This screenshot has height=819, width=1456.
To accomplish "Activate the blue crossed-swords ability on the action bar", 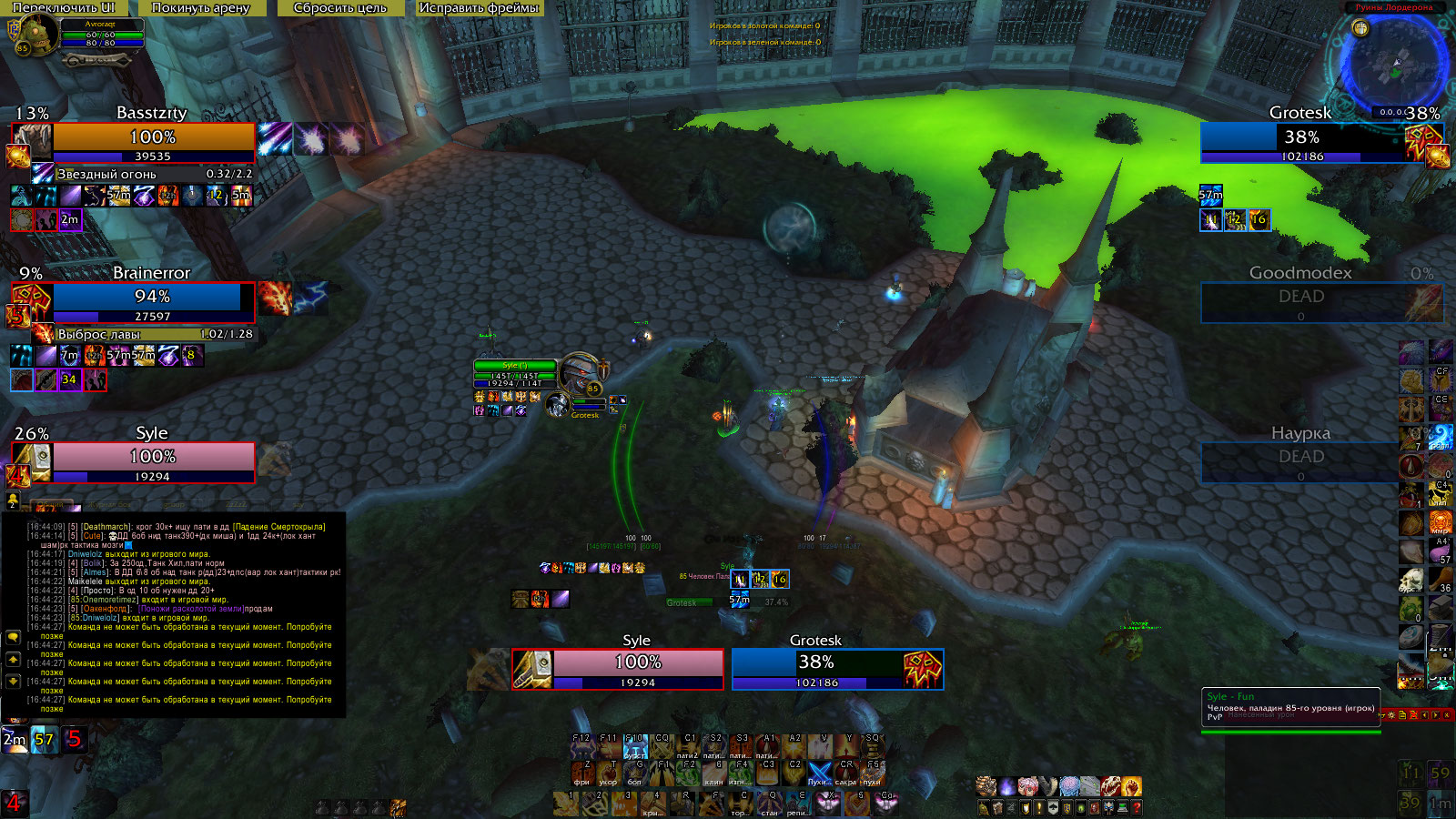I will click(x=820, y=772).
